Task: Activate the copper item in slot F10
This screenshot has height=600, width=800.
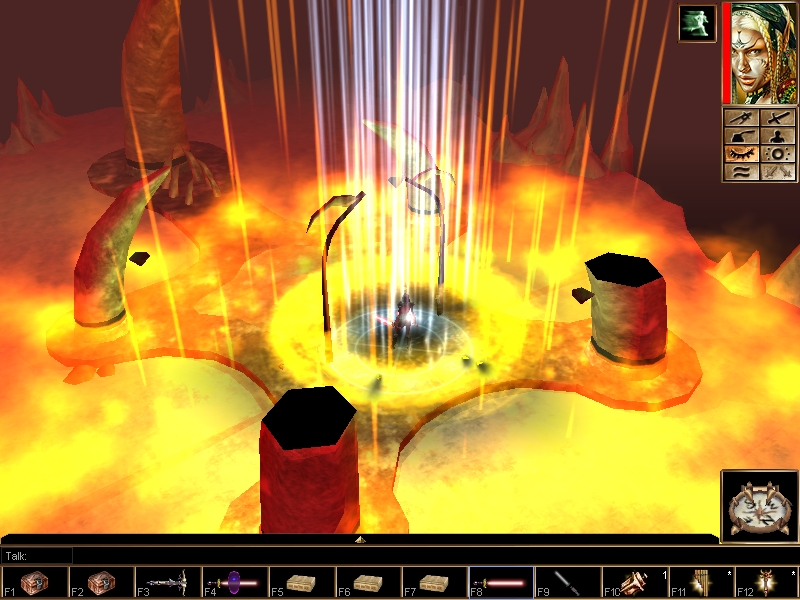Action: pyautogui.click(x=633, y=582)
